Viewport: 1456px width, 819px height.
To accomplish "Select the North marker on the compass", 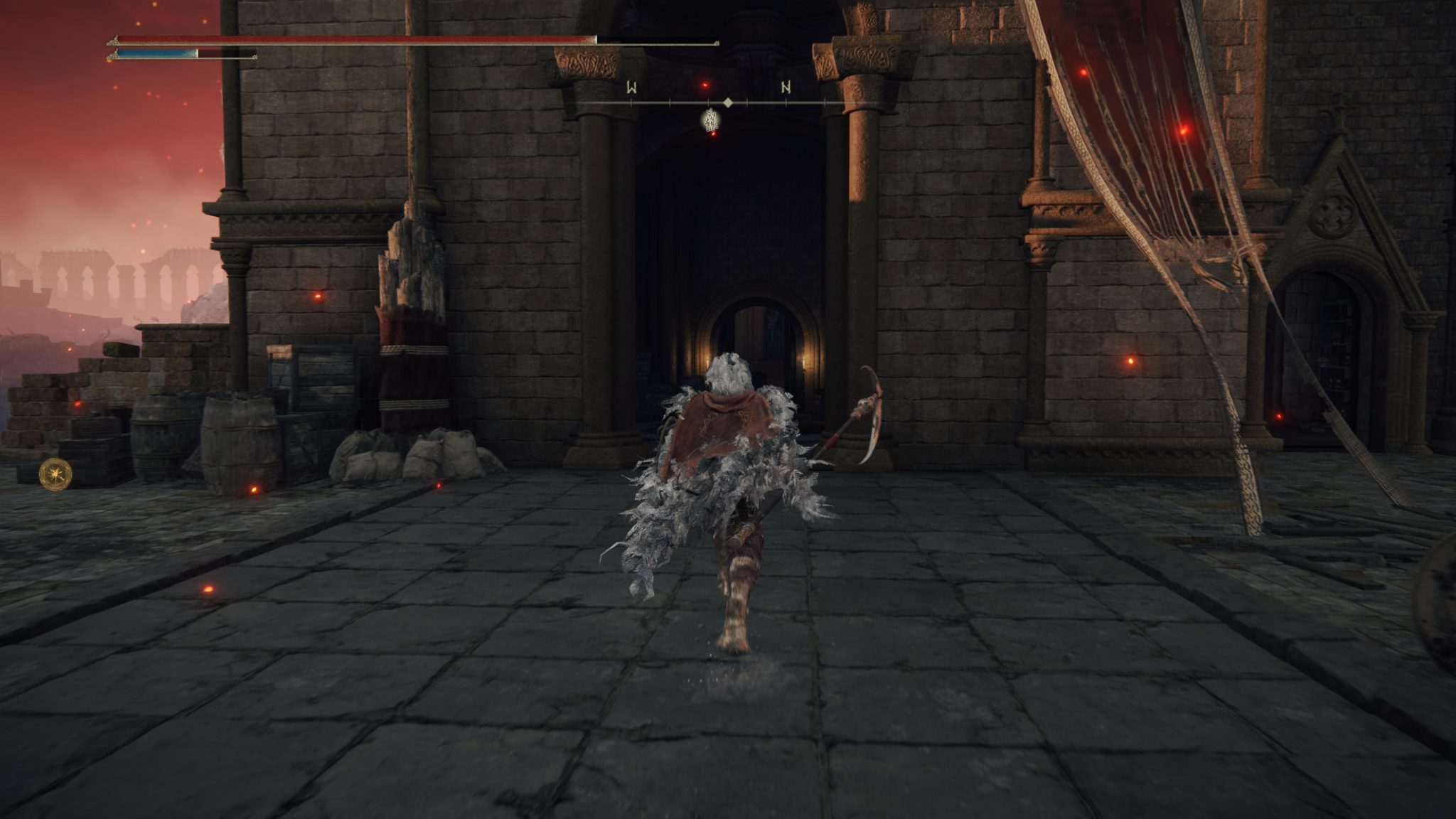I will coord(785,86).
